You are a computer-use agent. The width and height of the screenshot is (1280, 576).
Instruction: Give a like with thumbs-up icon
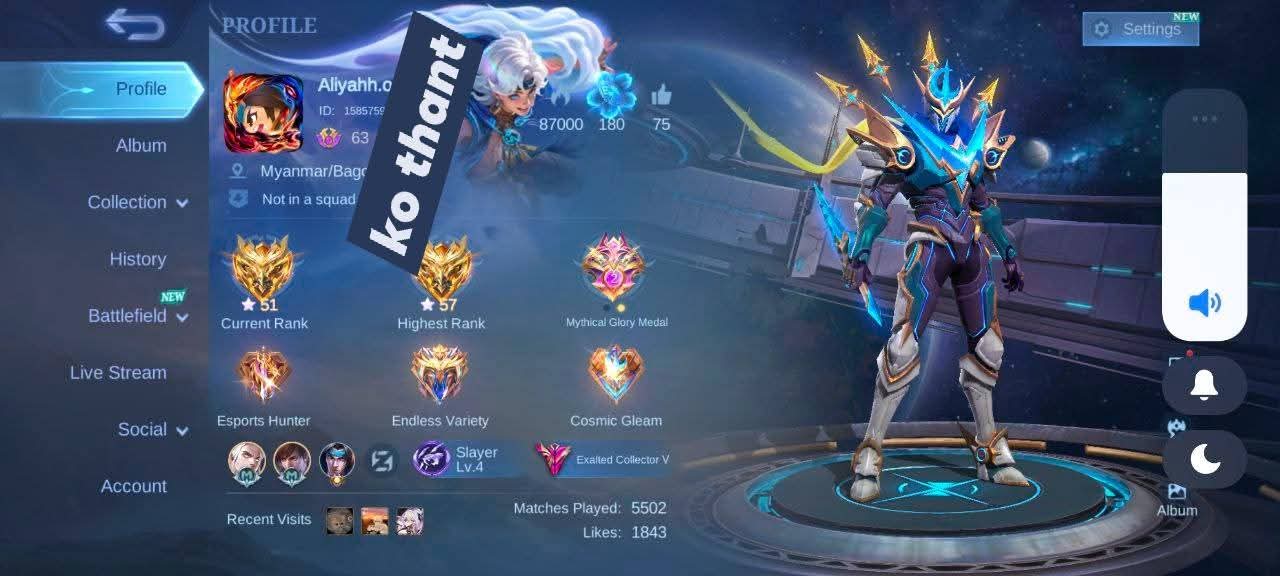(x=661, y=97)
